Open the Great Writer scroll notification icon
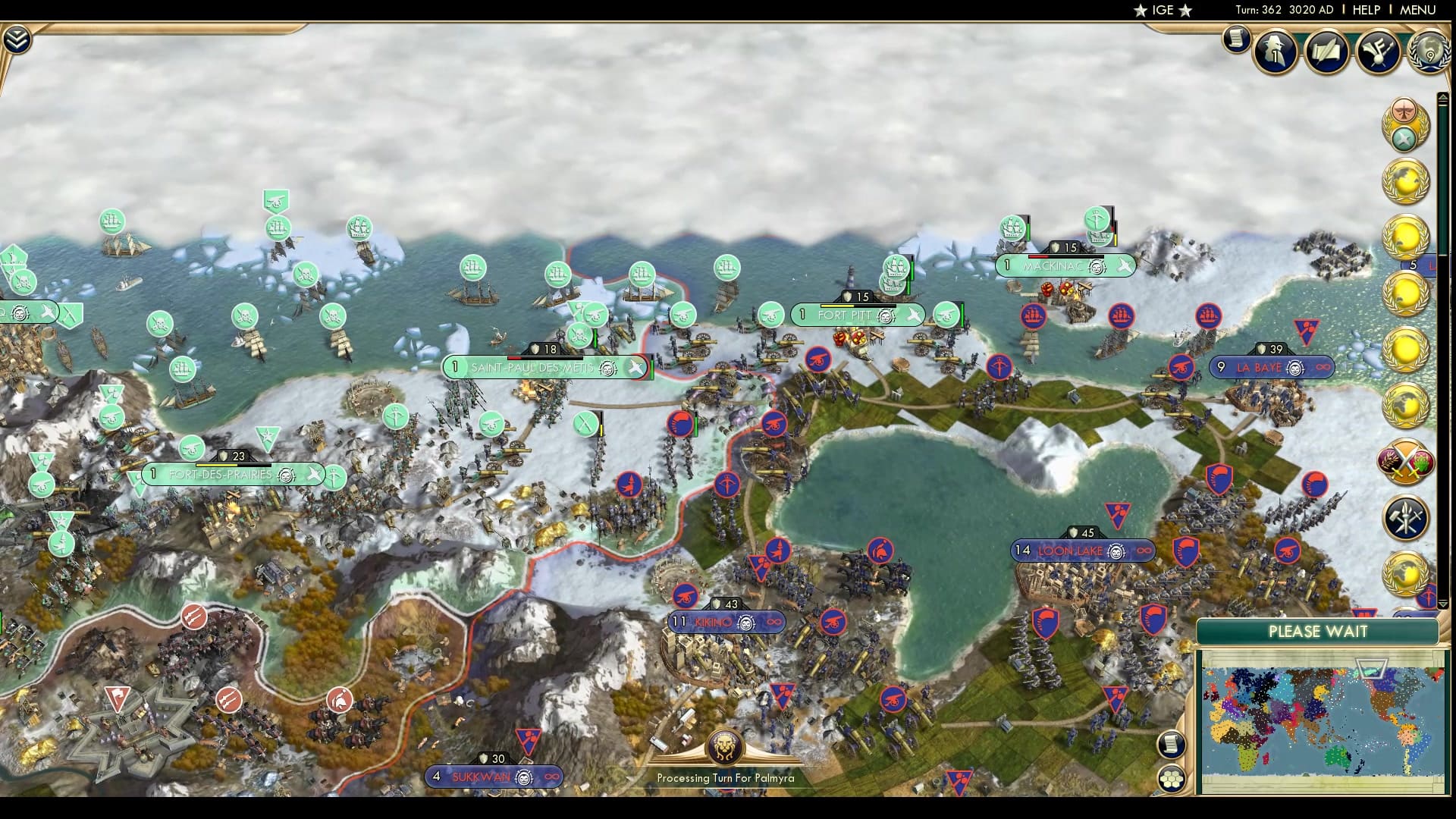1456x819 pixels. (1326, 52)
